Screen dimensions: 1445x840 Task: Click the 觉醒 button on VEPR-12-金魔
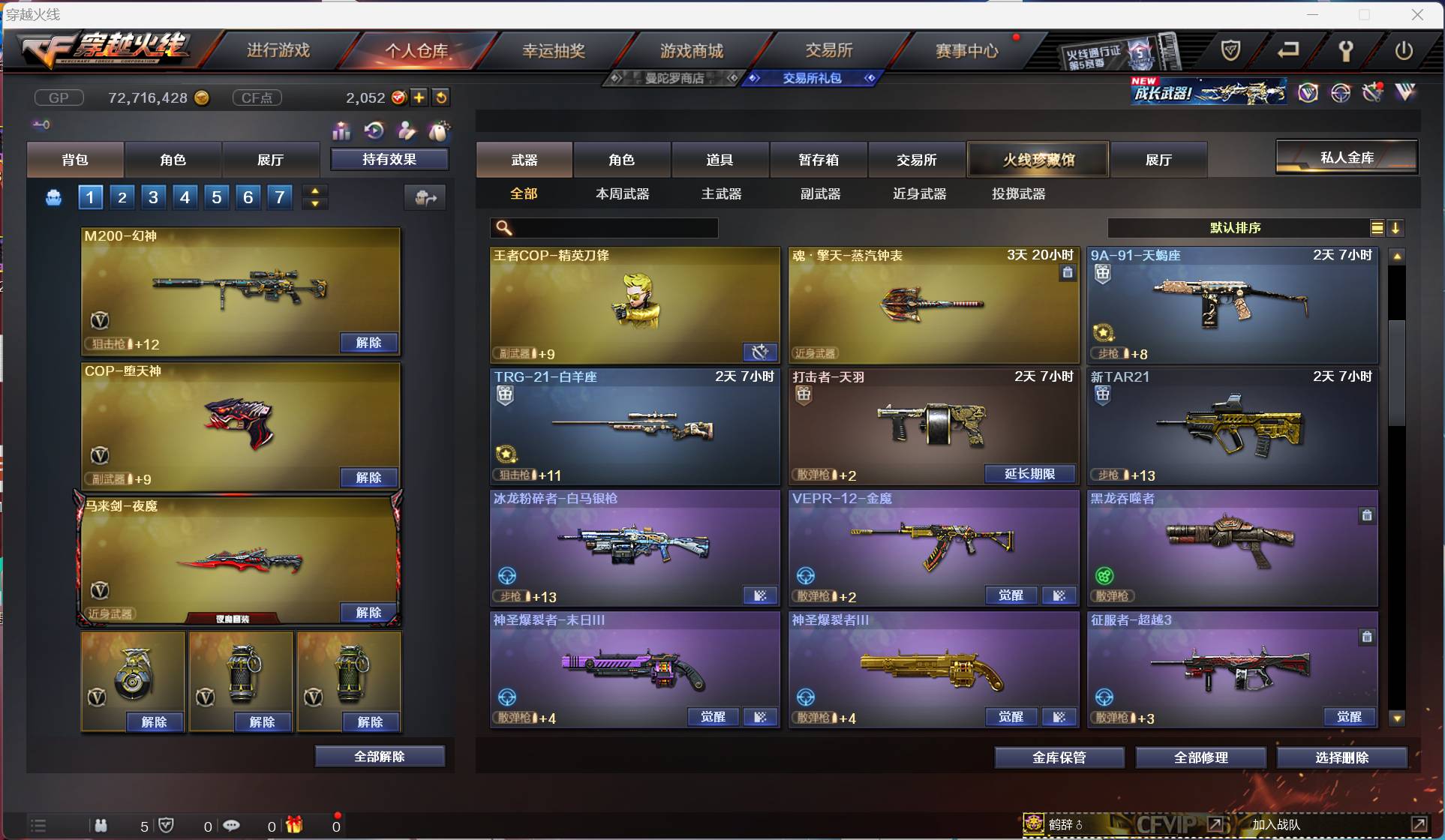1011,595
